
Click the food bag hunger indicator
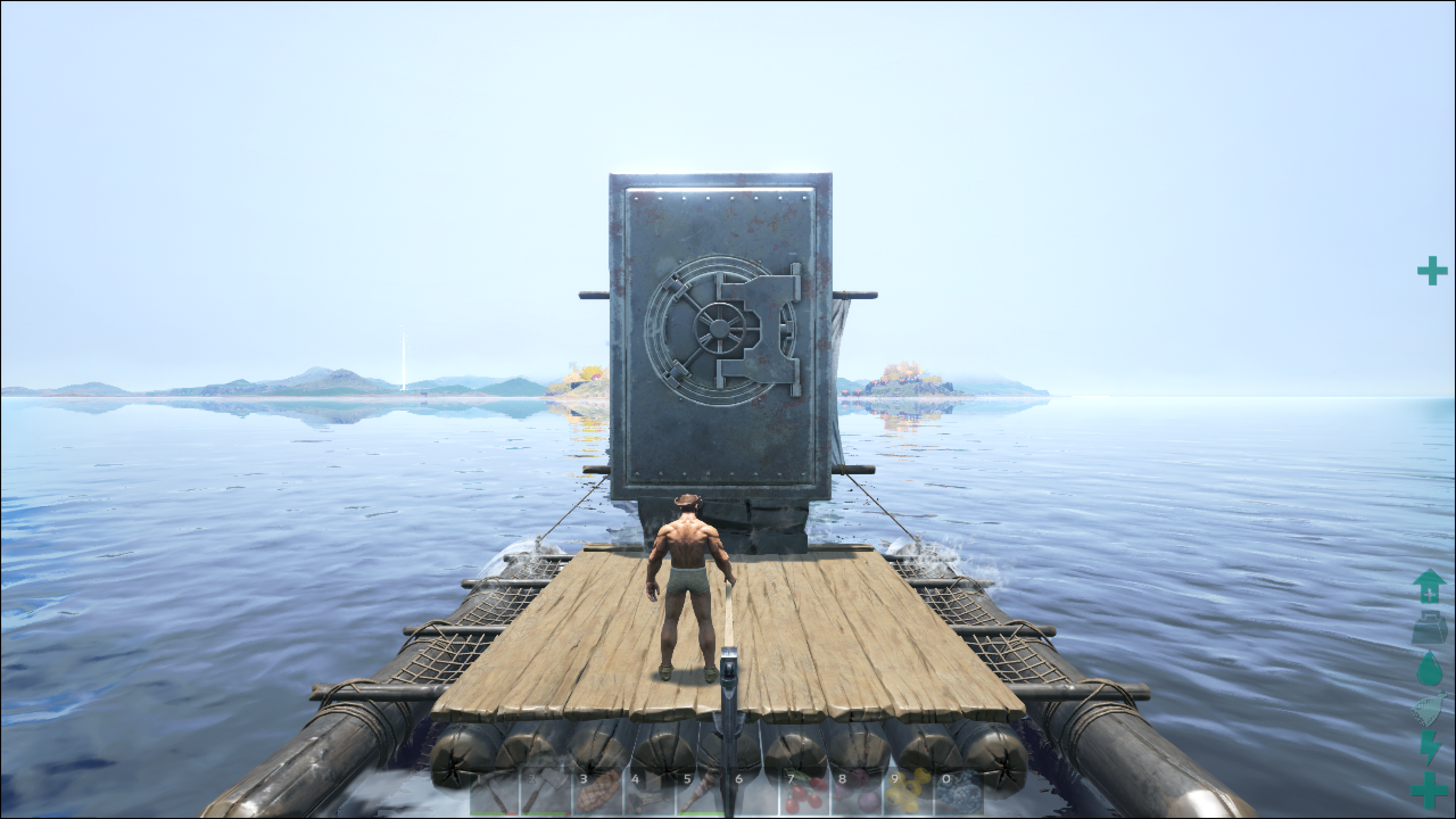coord(1429,709)
